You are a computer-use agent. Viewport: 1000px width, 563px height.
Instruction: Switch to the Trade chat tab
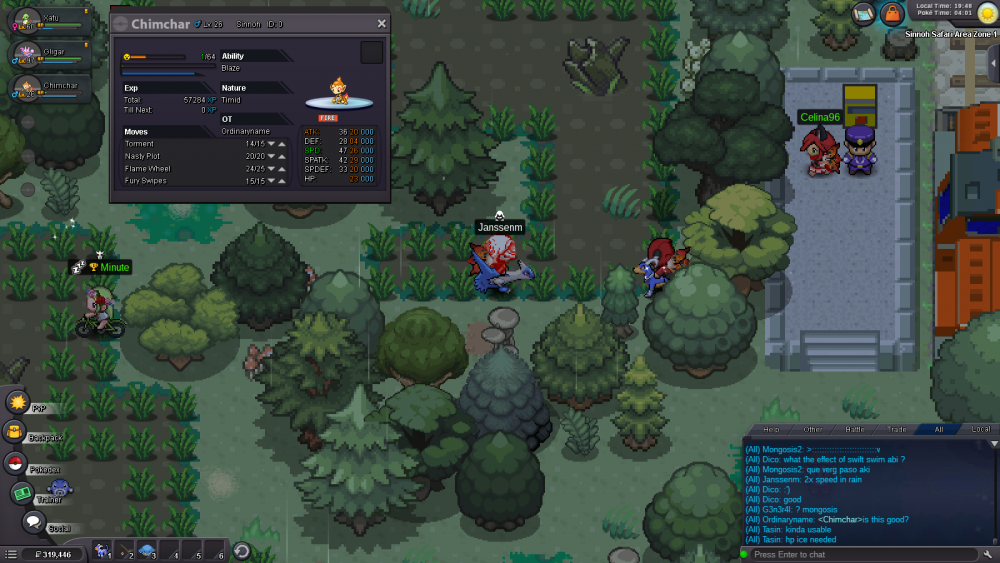click(897, 429)
